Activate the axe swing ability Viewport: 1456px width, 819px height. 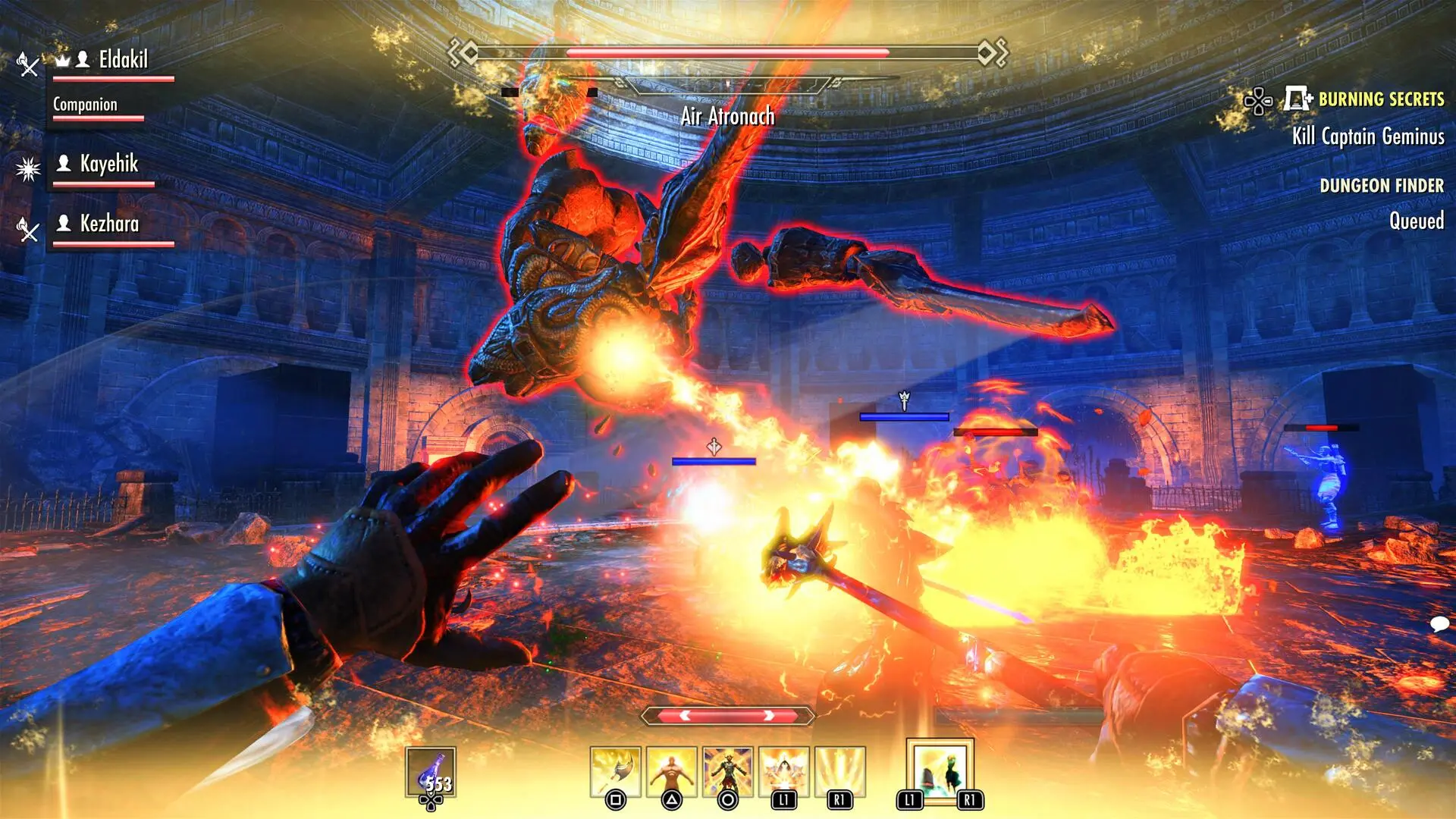point(616,771)
